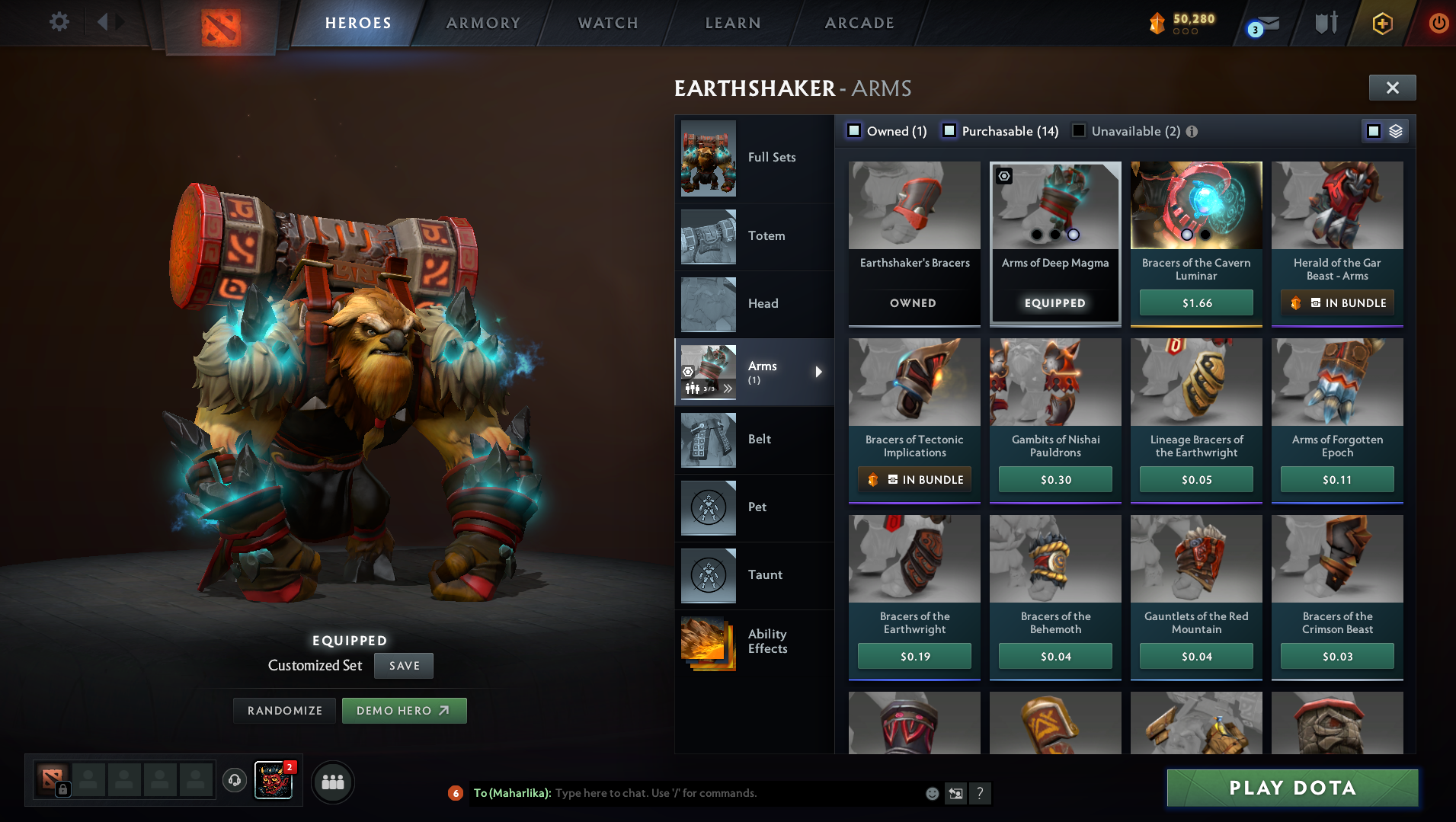Click the PLAY DOTA button

(x=1292, y=788)
